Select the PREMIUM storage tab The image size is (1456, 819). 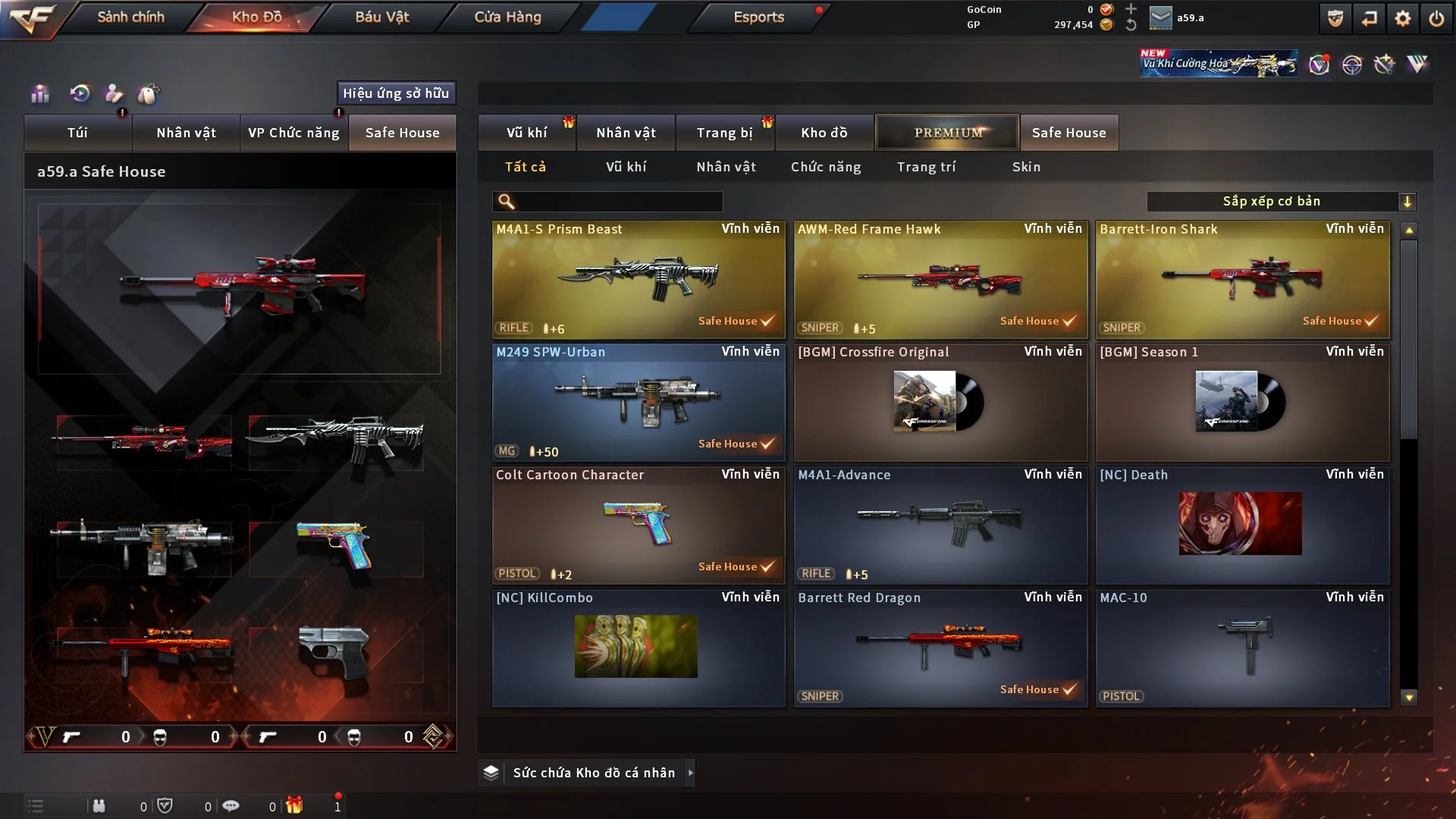947,133
